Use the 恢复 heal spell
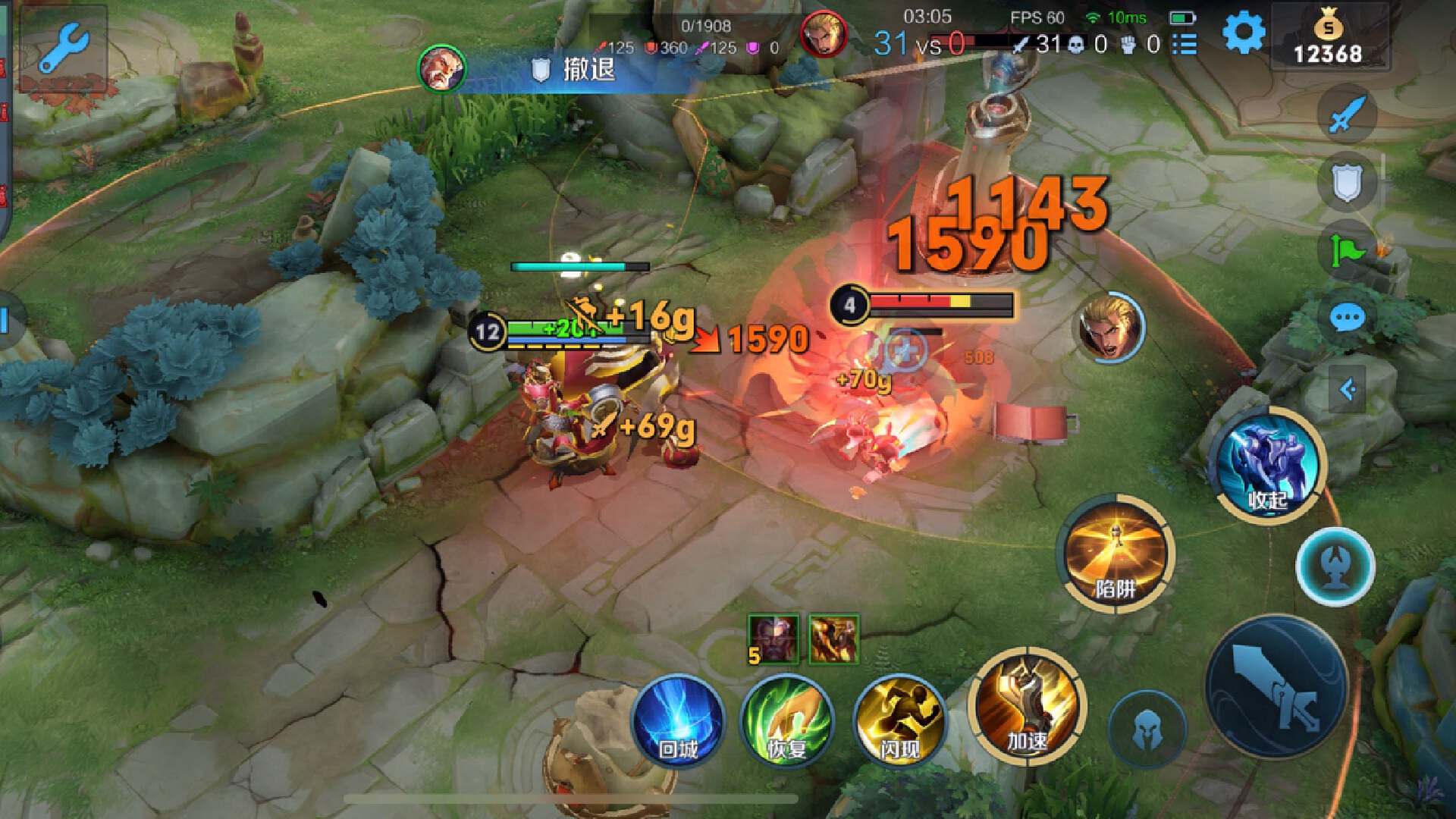 tap(787, 719)
